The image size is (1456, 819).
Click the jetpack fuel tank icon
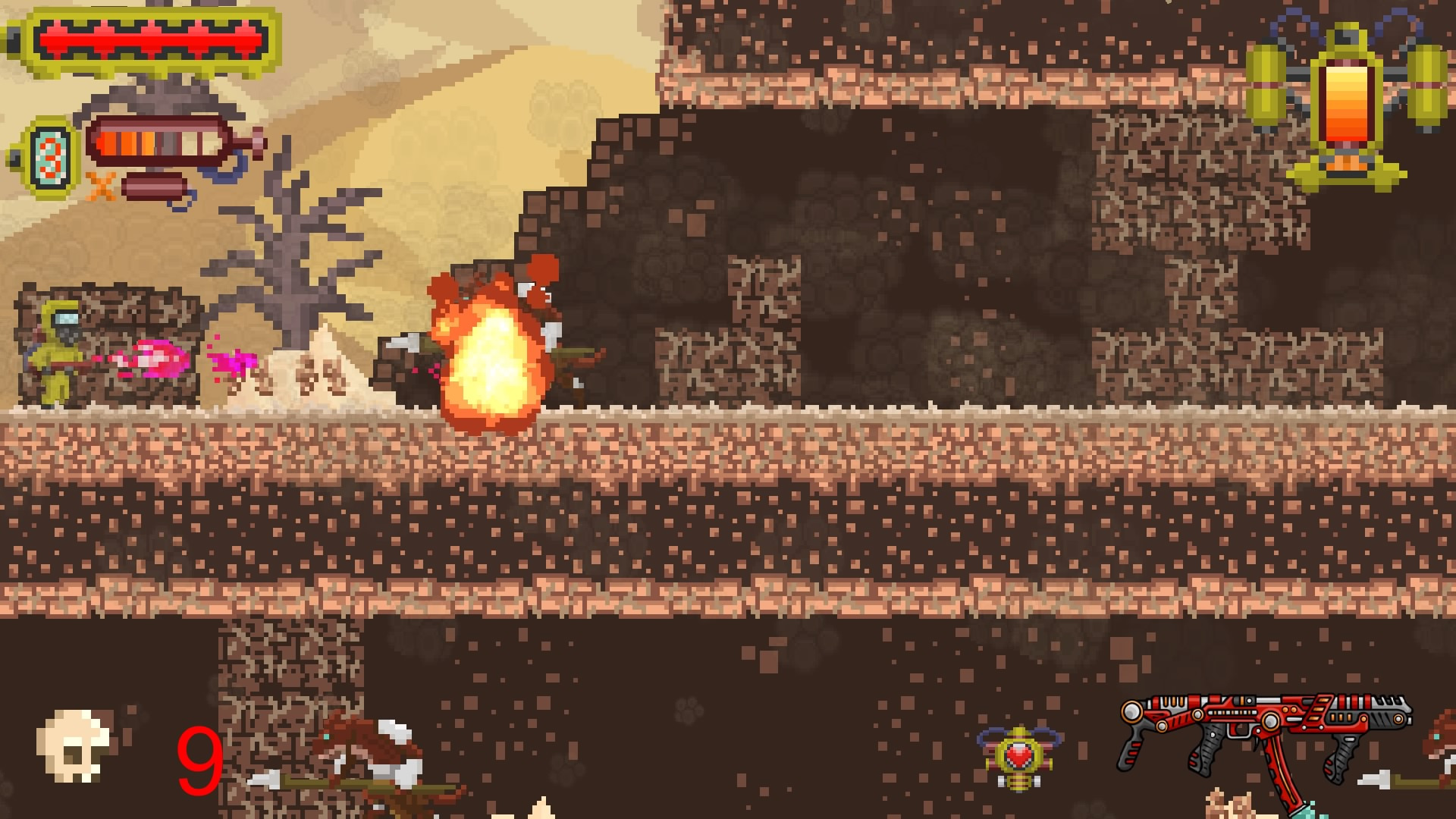coord(1347,102)
